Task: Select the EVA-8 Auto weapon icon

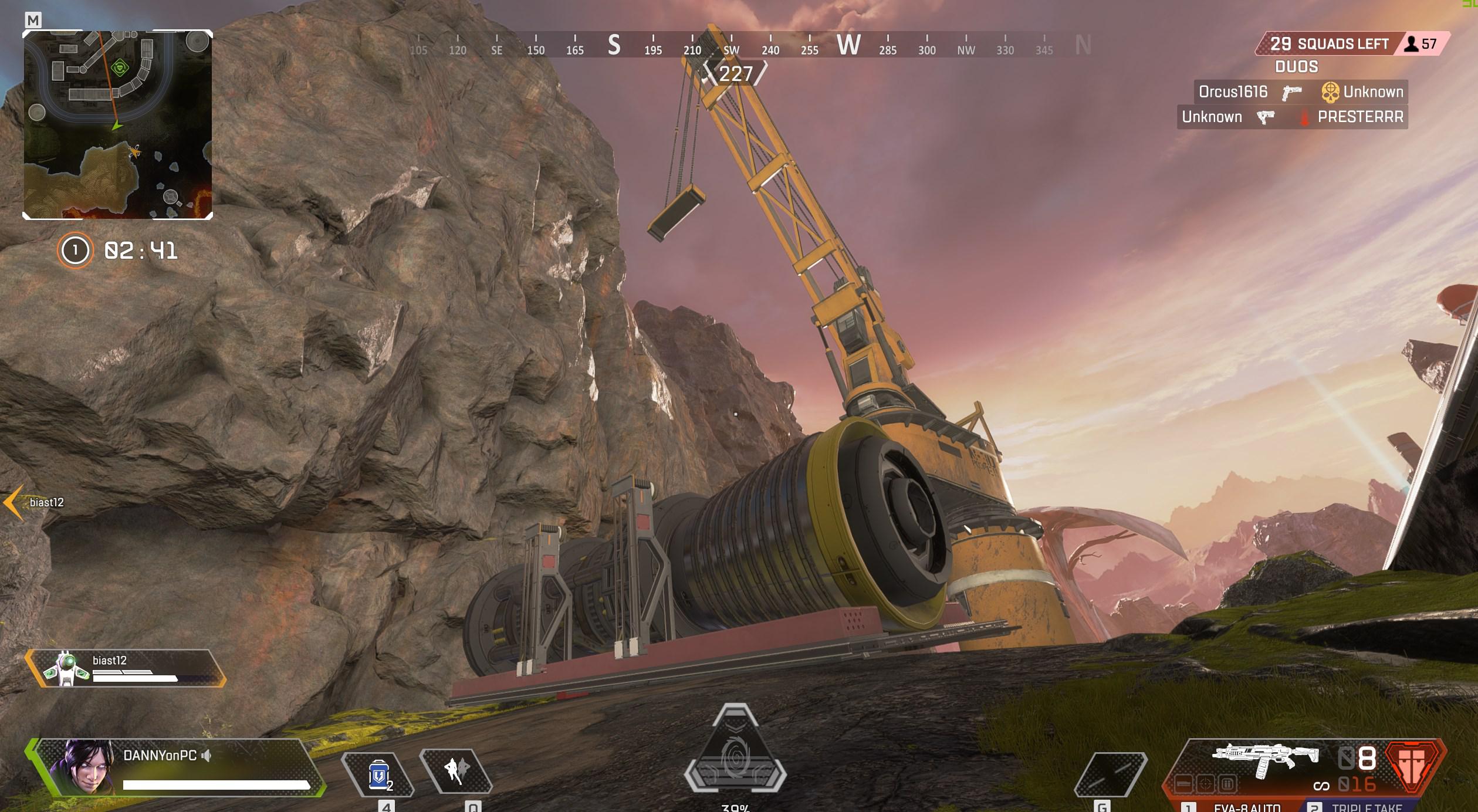Action: point(1266,757)
